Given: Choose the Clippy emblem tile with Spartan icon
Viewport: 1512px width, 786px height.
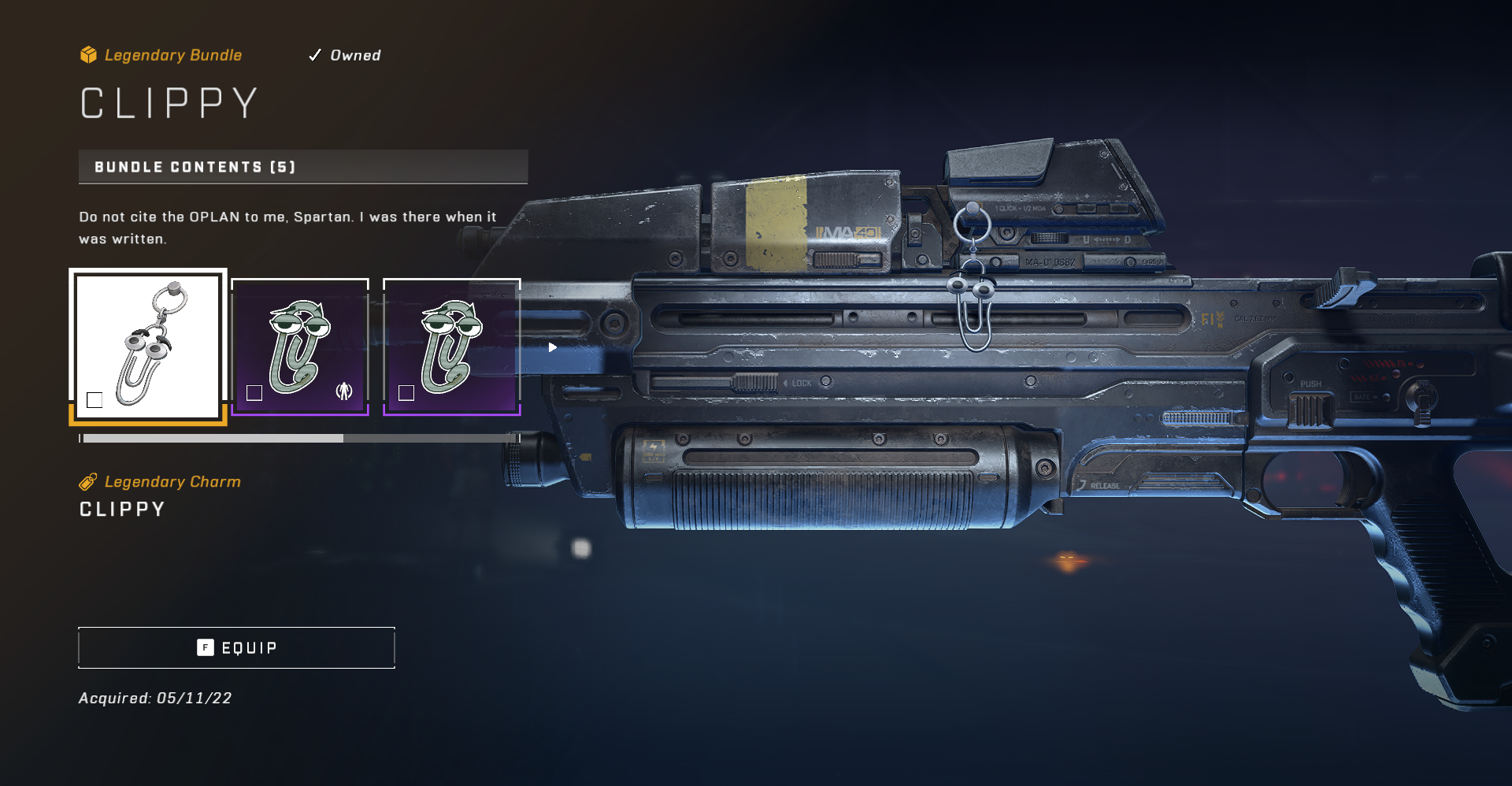Looking at the screenshot, I should pyautogui.click(x=300, y=347).
